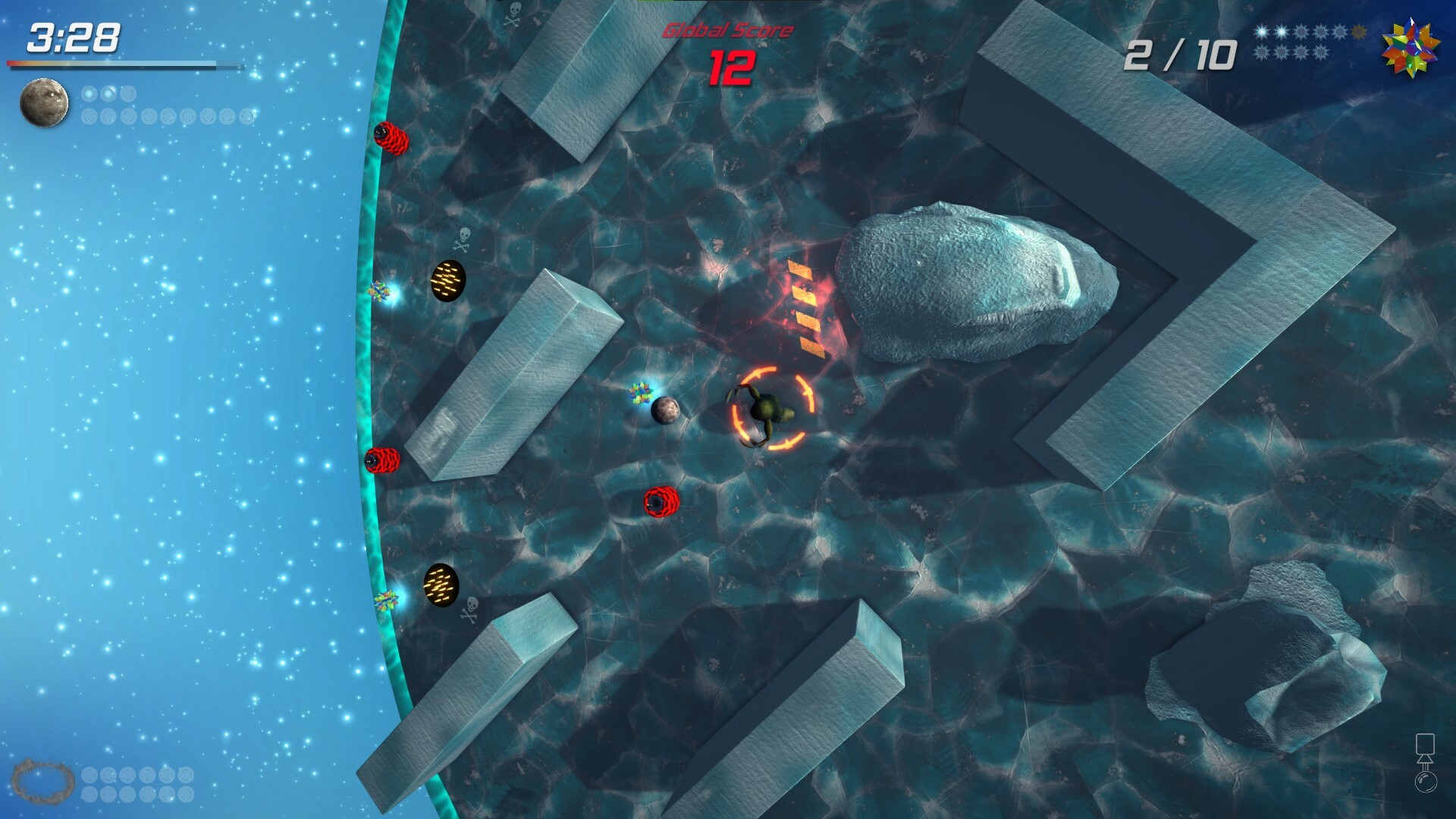Viewport: 1456px width, 819px height.
Task: Click the gold star in the rating row
Action: (x=1357, y=32)
